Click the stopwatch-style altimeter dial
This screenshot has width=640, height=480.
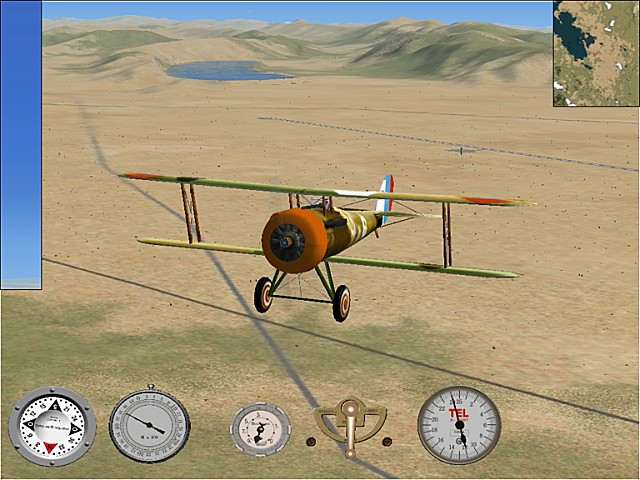(x=150, y=425)
